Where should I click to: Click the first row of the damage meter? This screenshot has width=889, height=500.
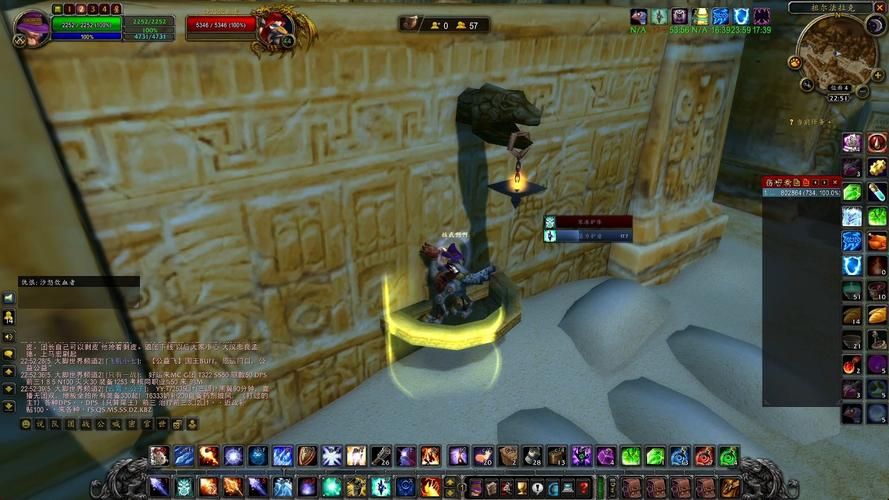click(801, 192)
